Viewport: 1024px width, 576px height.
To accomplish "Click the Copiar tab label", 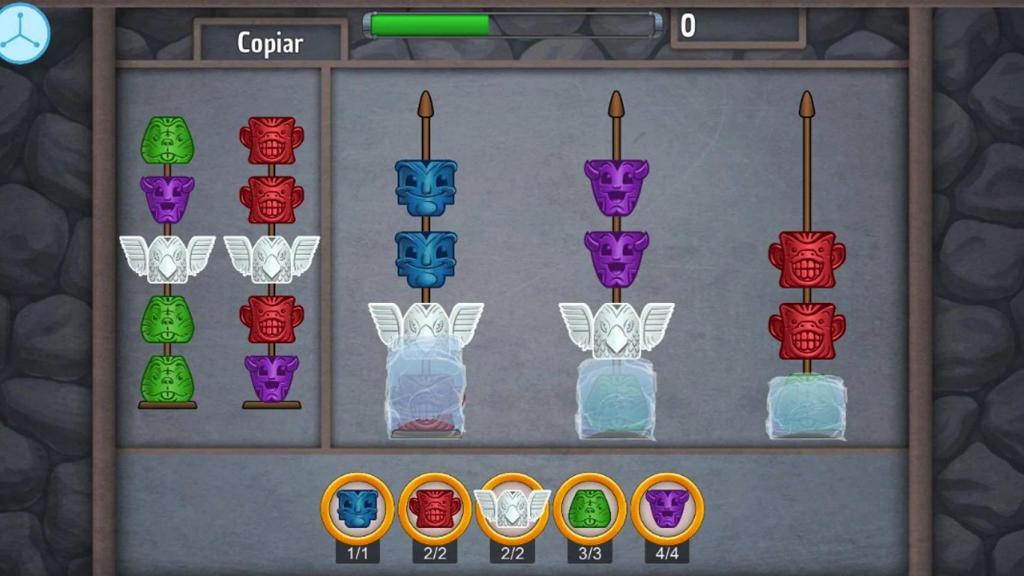I will tap(270, 43).
